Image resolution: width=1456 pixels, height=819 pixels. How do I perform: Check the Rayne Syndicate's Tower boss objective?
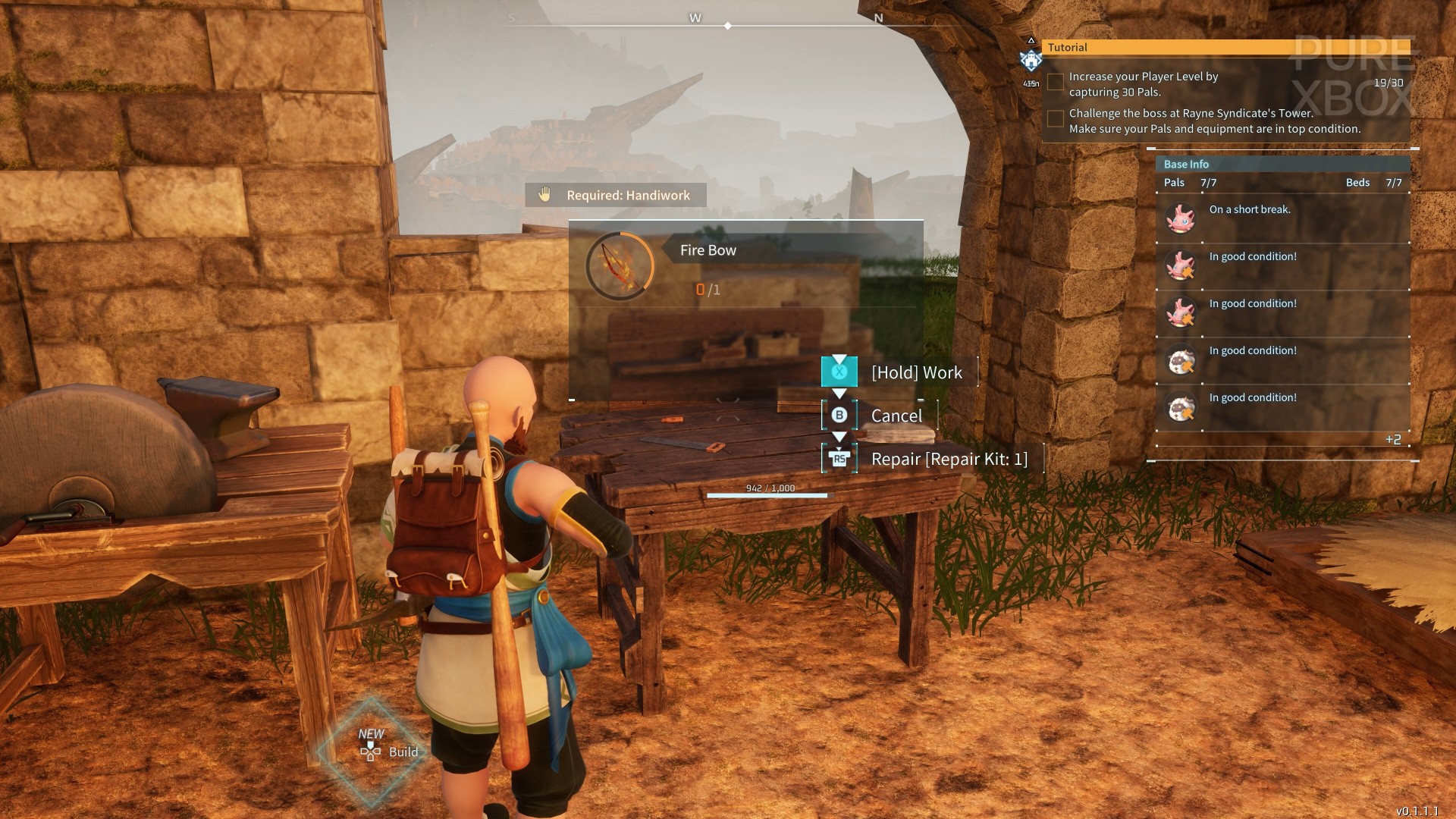(1055, 118)
